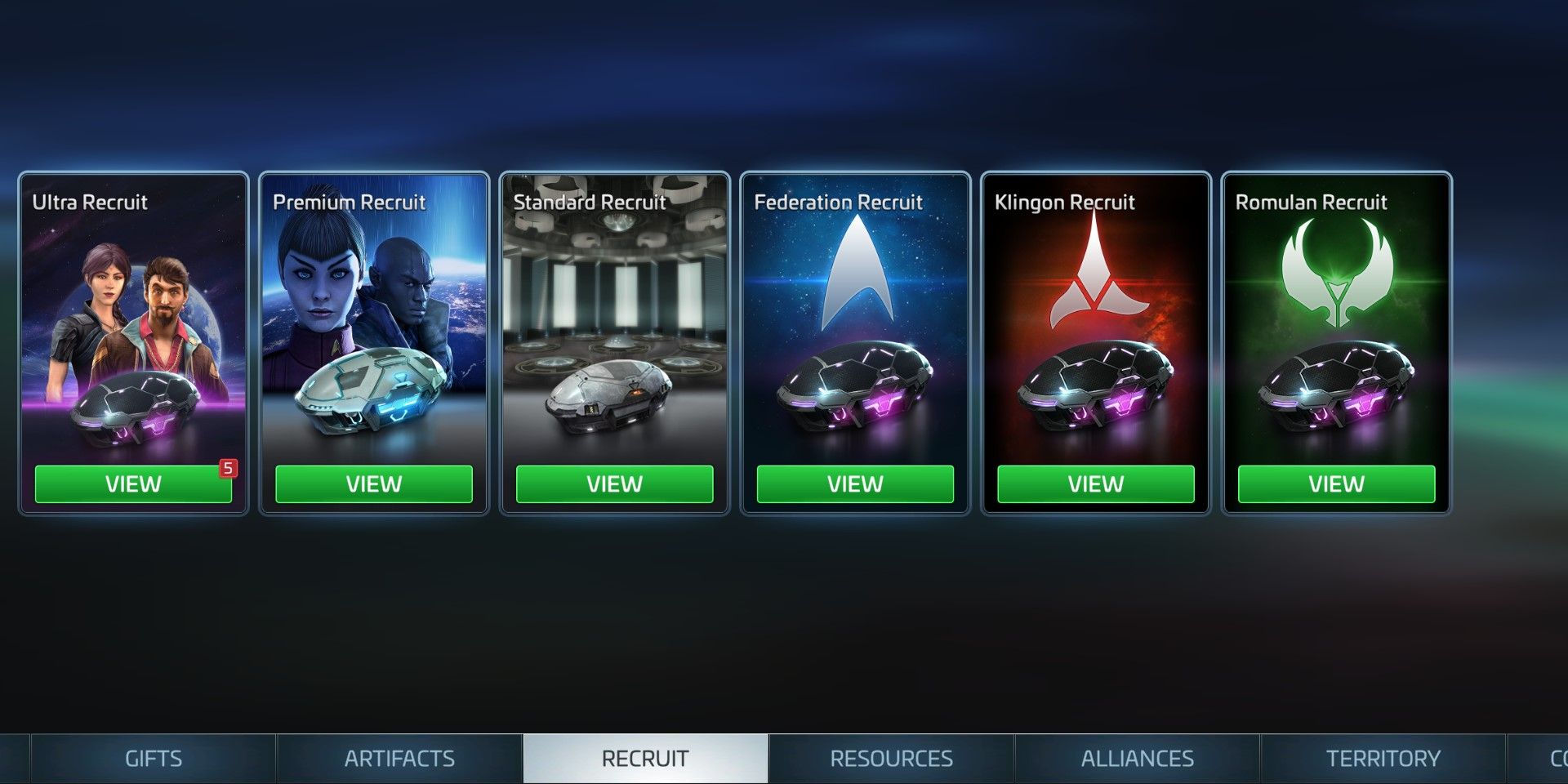Choose the Premium Recruit card artwork
This screenshot has height=784, width=1568.
373,327
